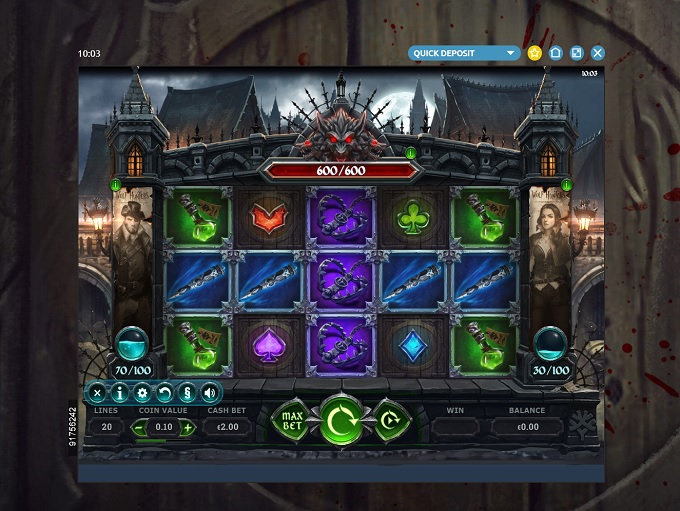Toggle fullscreen mode
The image size is (680, 511).
pos(576,53)
